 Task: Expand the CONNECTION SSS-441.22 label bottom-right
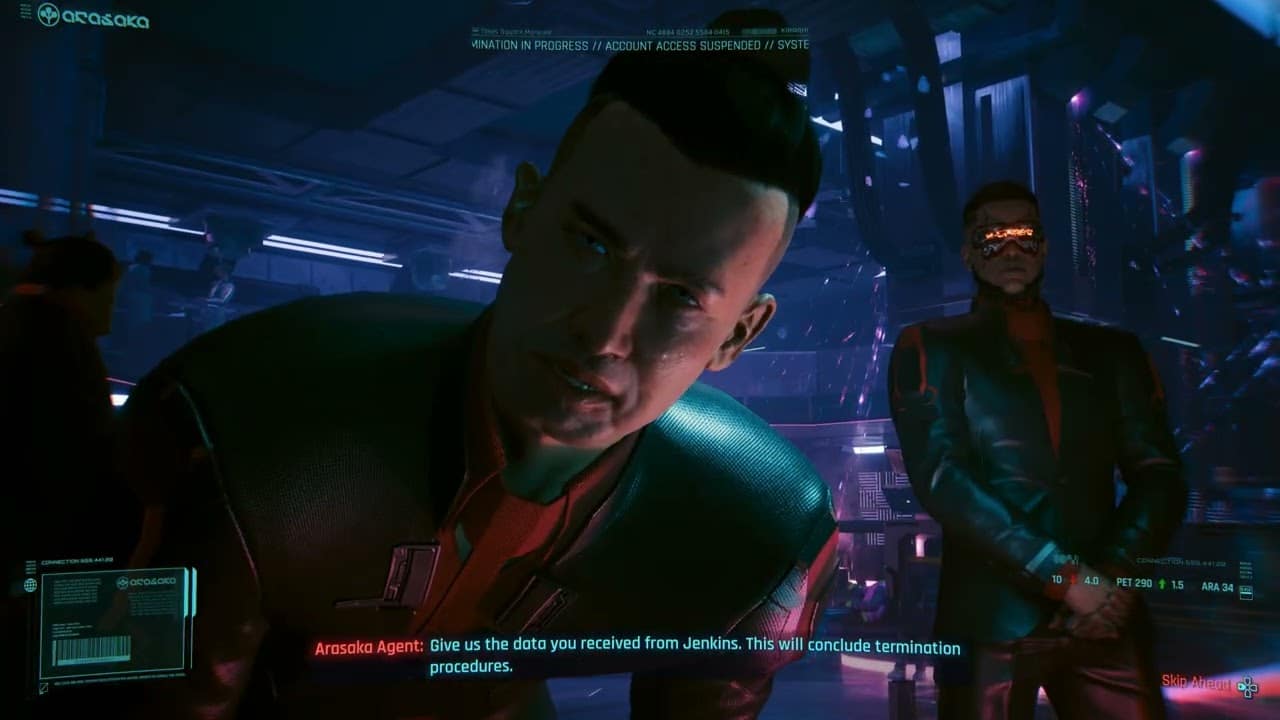click(x=1181, y=561)
